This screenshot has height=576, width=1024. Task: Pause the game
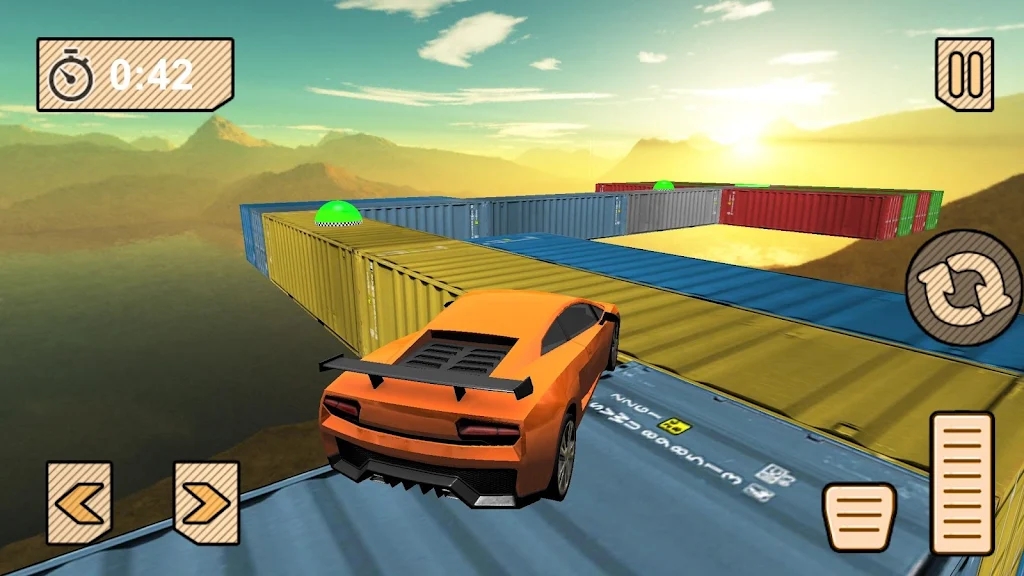(965, 74)
